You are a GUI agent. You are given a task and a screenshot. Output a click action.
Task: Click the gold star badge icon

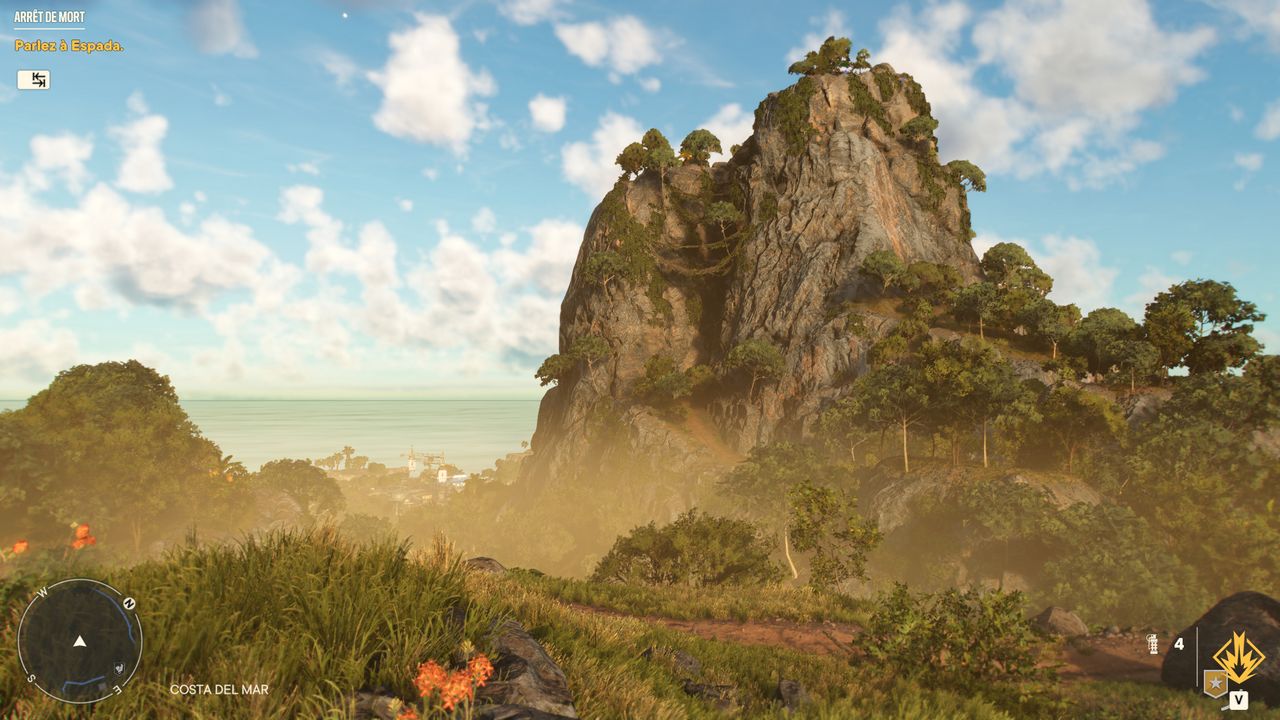[x=1215, y=683]
